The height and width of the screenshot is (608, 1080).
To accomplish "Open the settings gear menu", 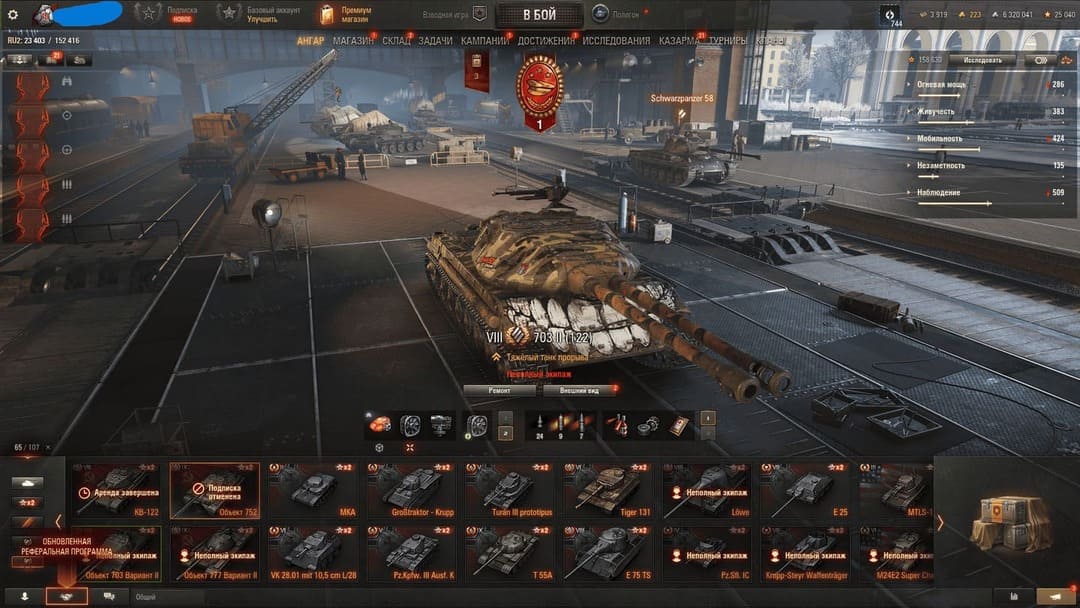I will (13, 14).
